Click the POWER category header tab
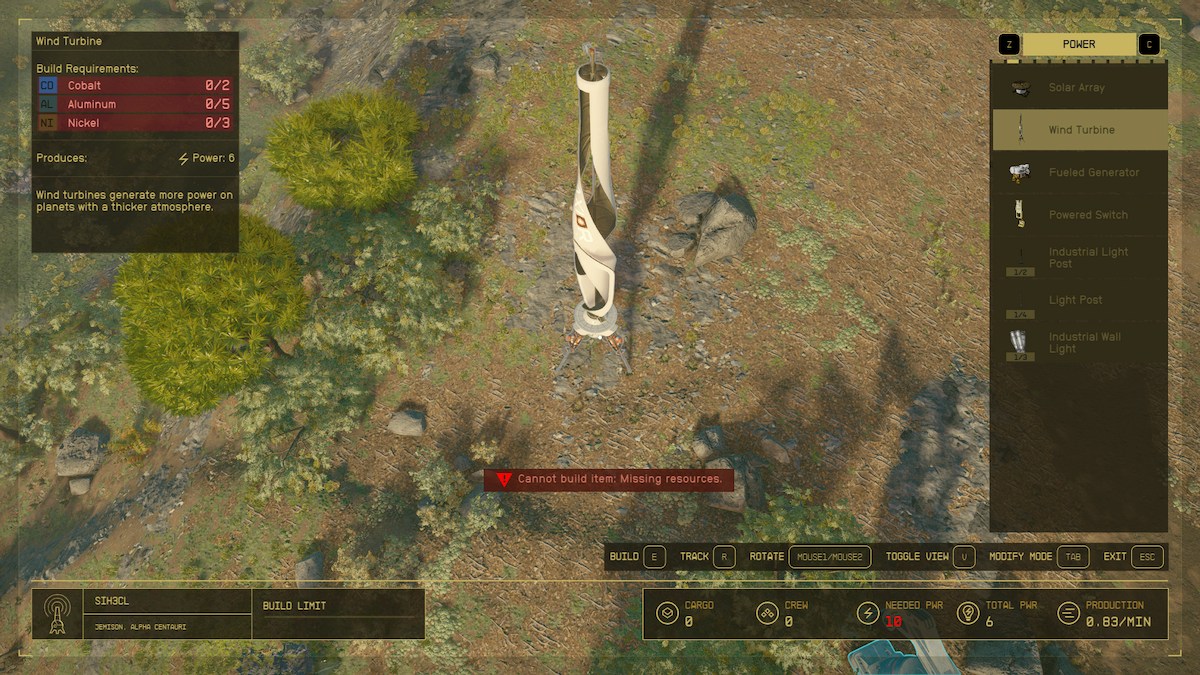Viewport: 1200px width, 675px height. (1079, 44)
